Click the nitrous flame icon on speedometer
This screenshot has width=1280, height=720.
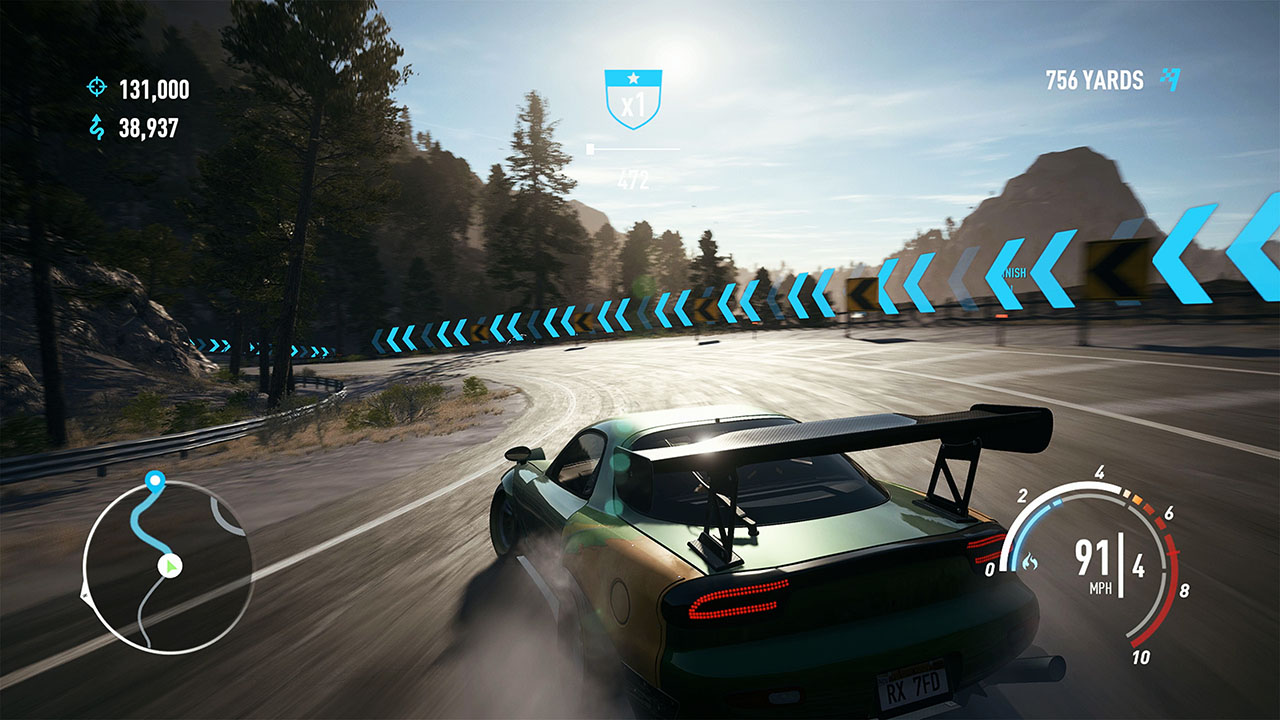[1029, 564]
